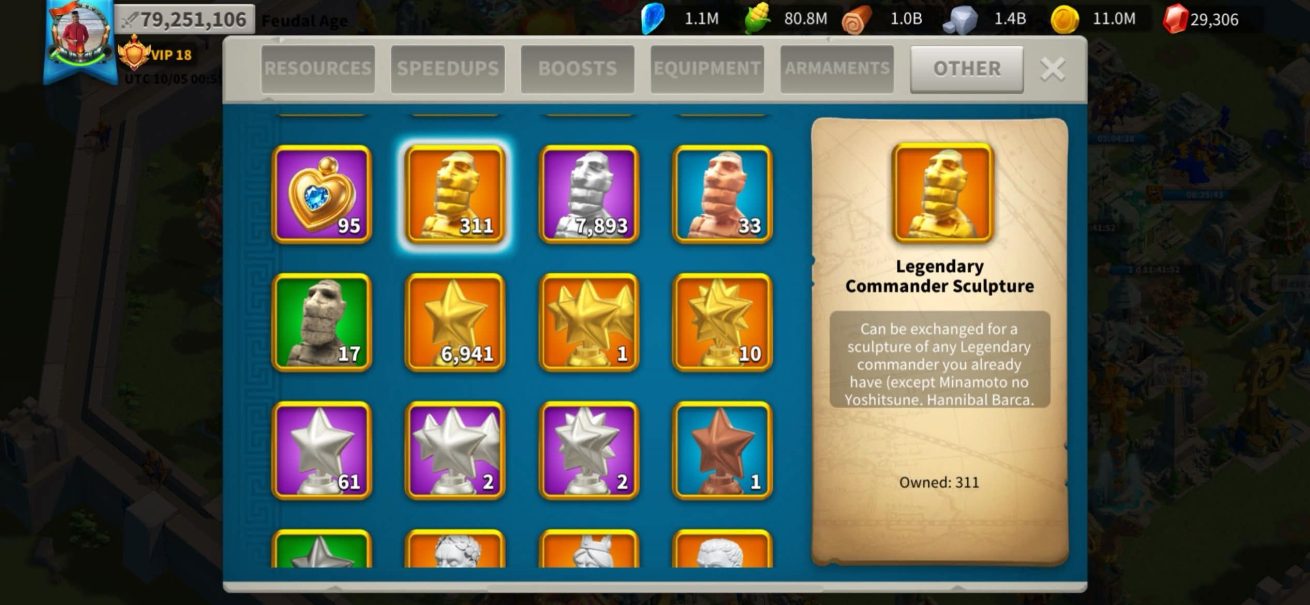Open the Speedups tab
This screenshot has width=1310, height=605.
click(447, 69)
